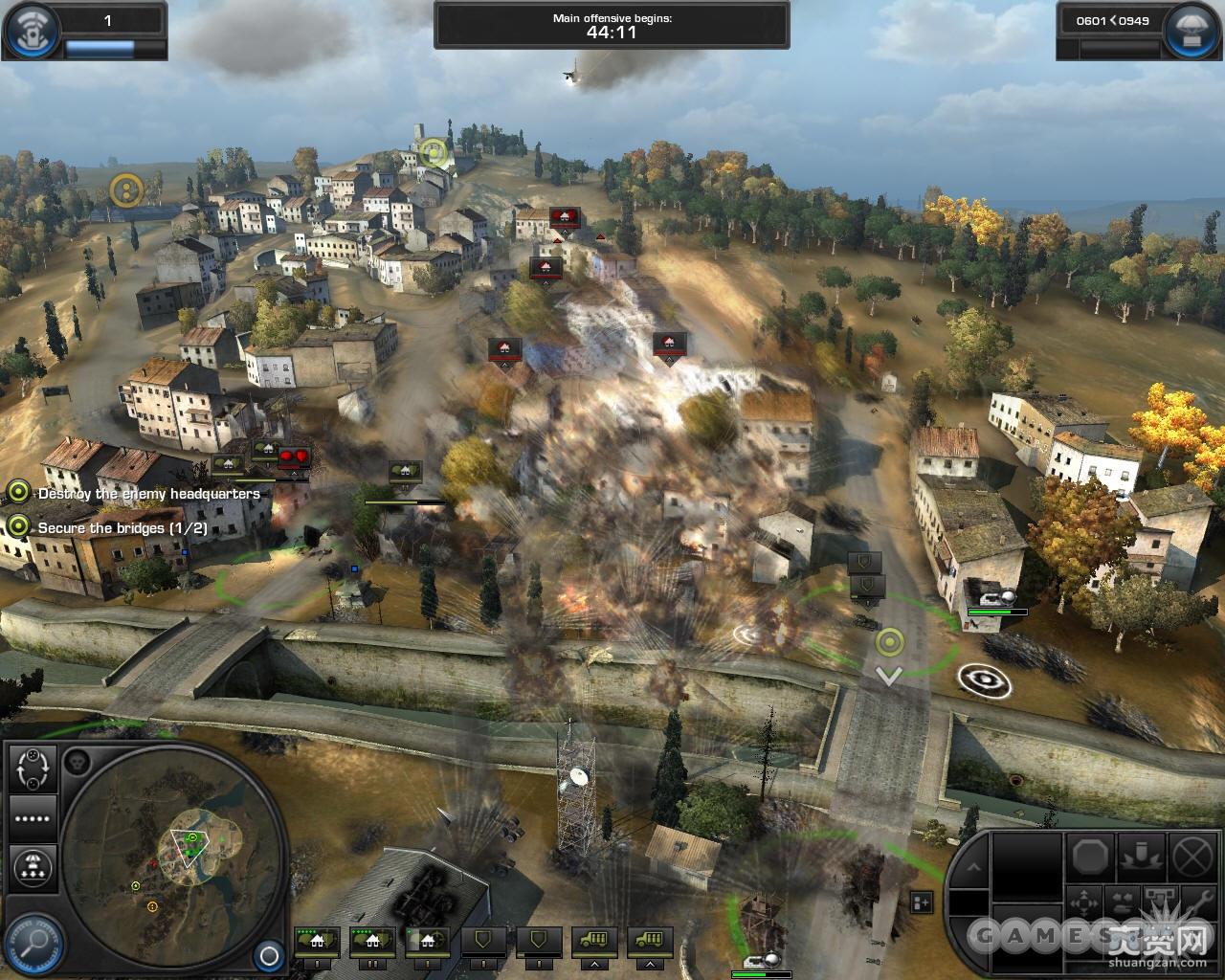1225x980 pixels.
Task: Click the paratrooper reinforcement icon top left
Action: [32, 30]
